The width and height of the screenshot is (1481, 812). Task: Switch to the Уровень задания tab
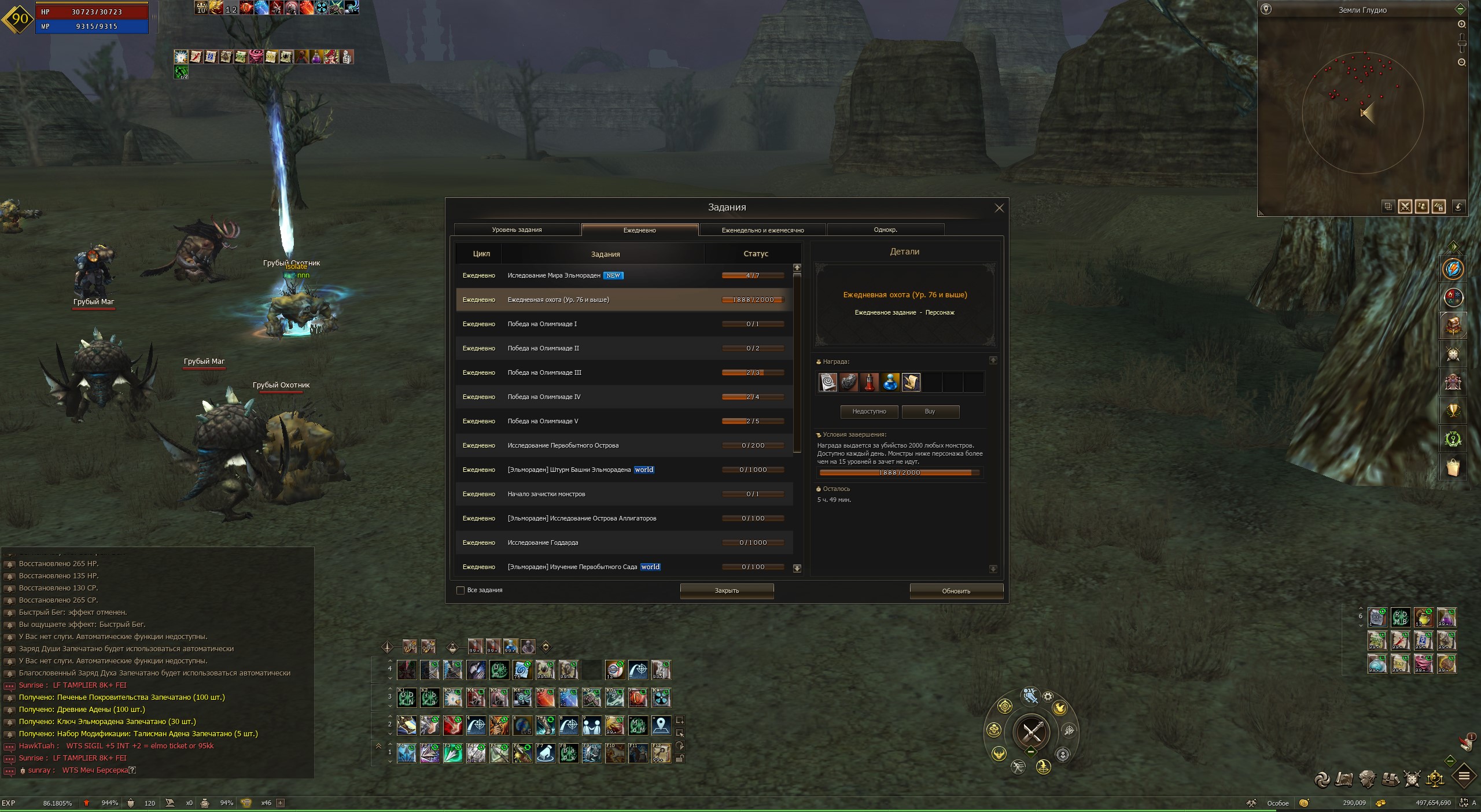tap(517, 230)
